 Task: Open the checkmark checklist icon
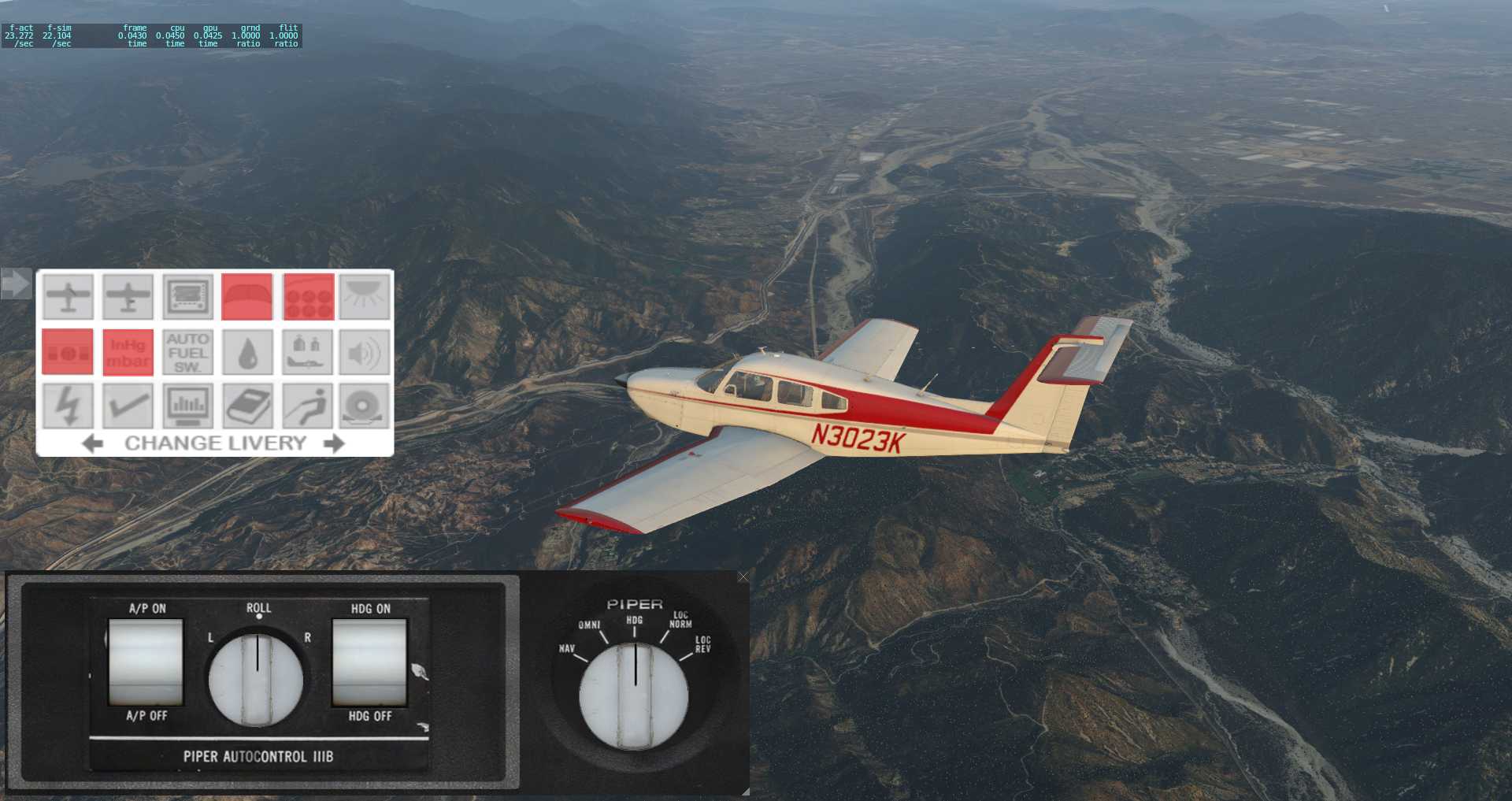[128, 406]
